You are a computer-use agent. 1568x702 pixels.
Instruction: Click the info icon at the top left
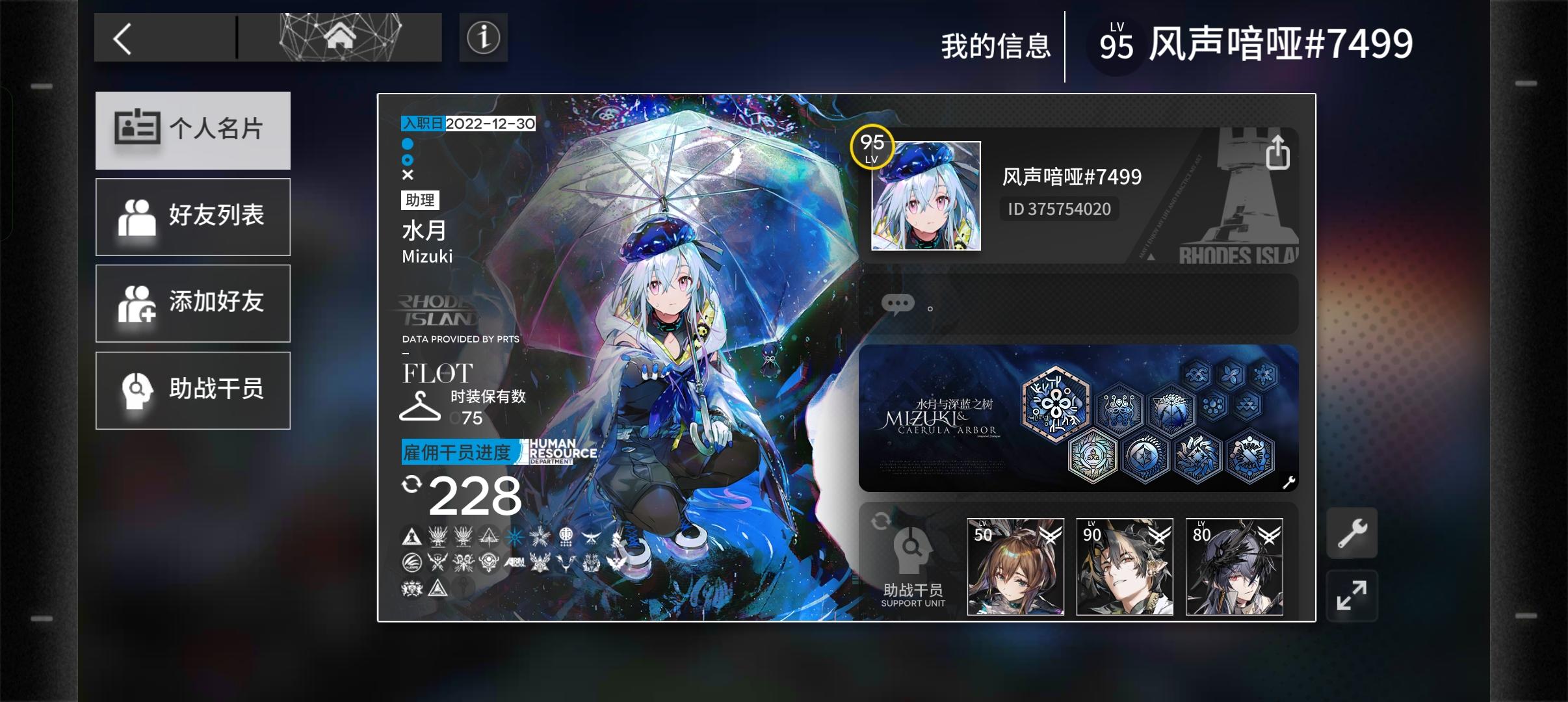pyautogui.click(x=484, y=38)
